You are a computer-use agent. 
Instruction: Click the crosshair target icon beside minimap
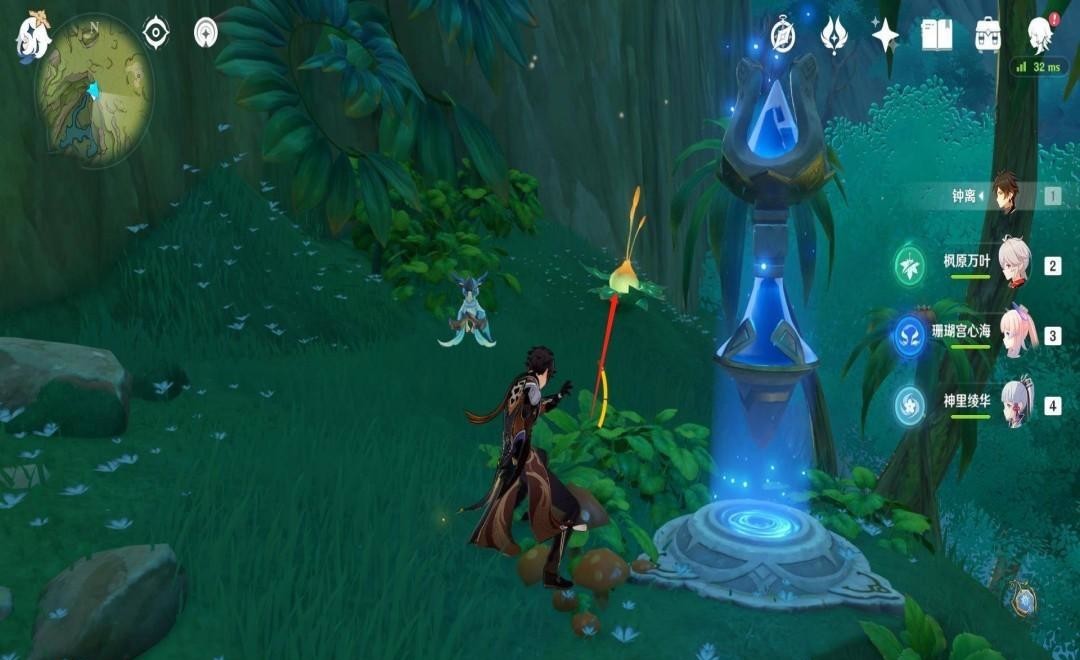(x=156, y=33)
